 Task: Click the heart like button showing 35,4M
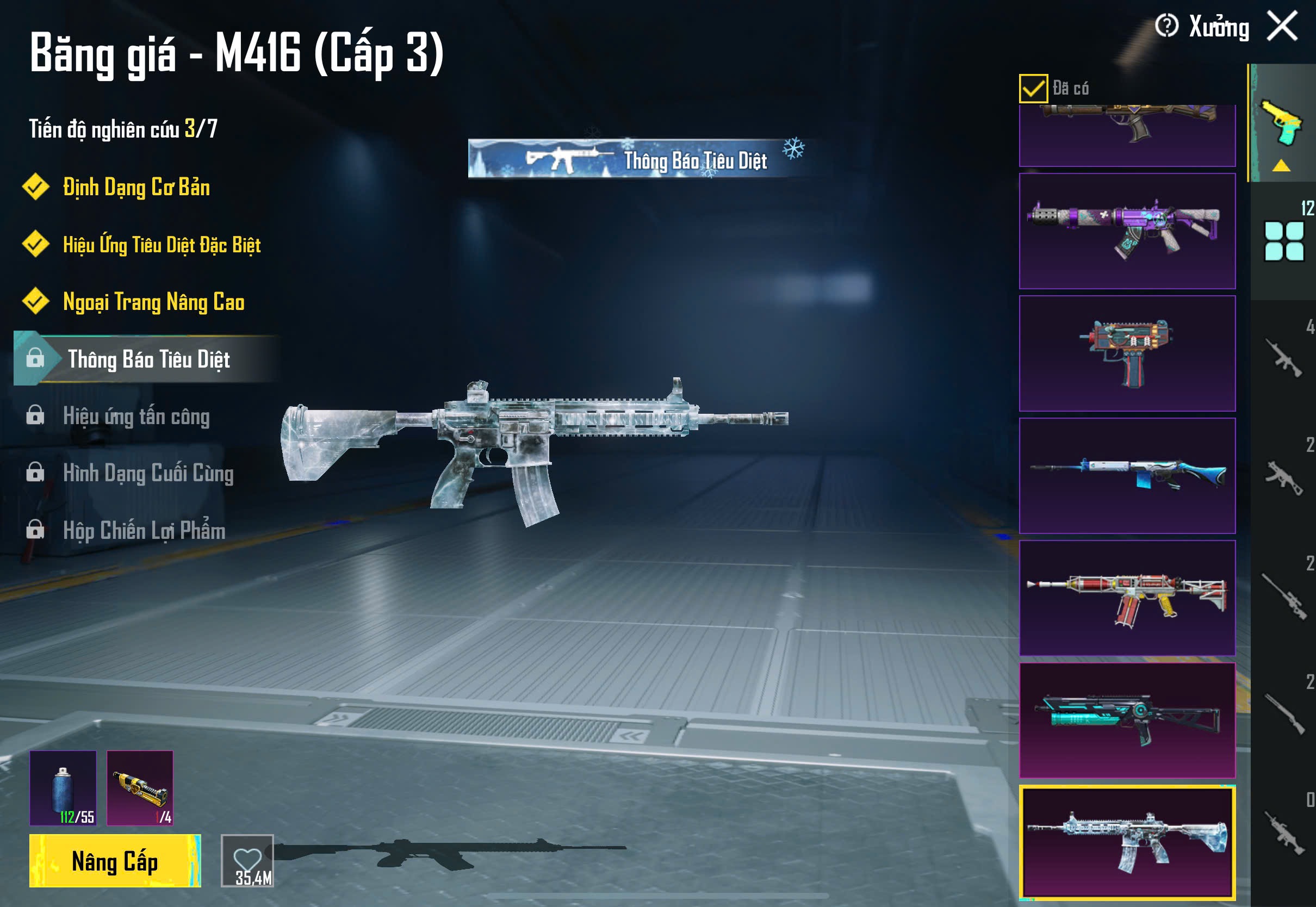pyautogui.click(x=247, y=860)
